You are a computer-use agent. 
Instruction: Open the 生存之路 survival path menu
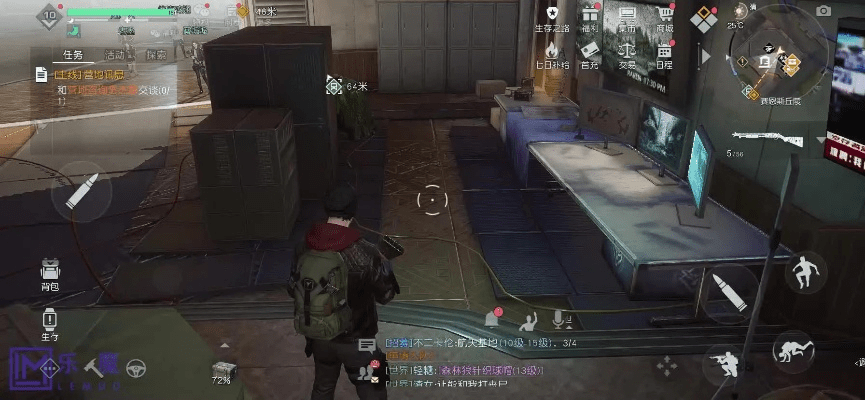click(x=552, y=17)
